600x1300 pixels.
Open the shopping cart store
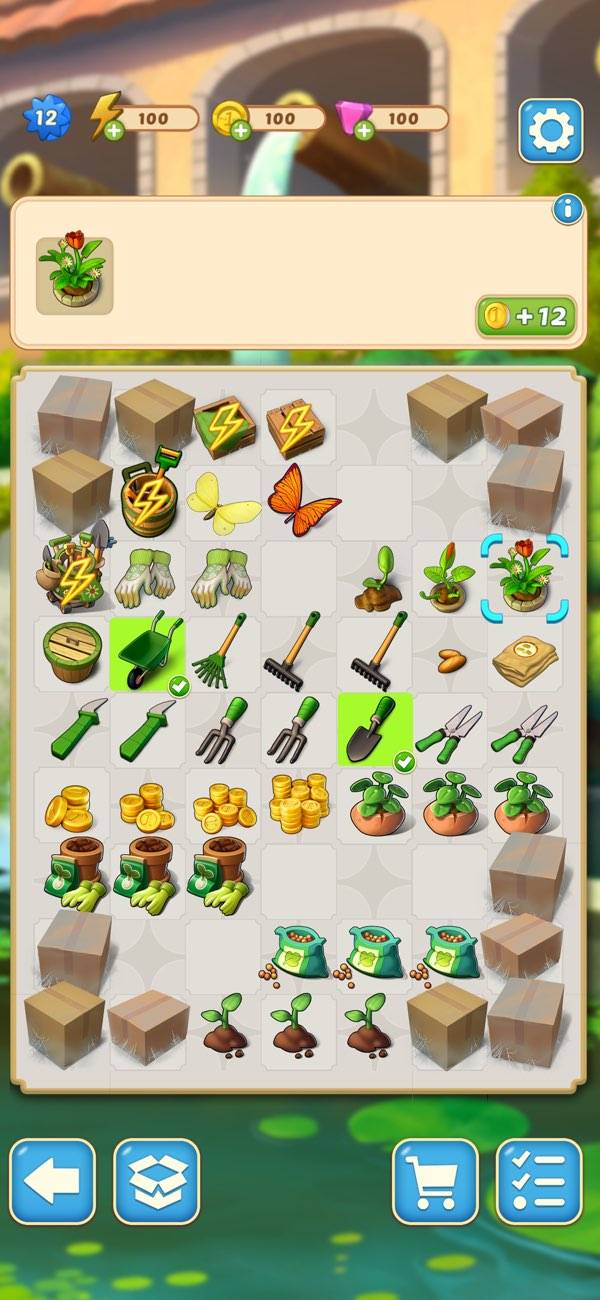435,1181
